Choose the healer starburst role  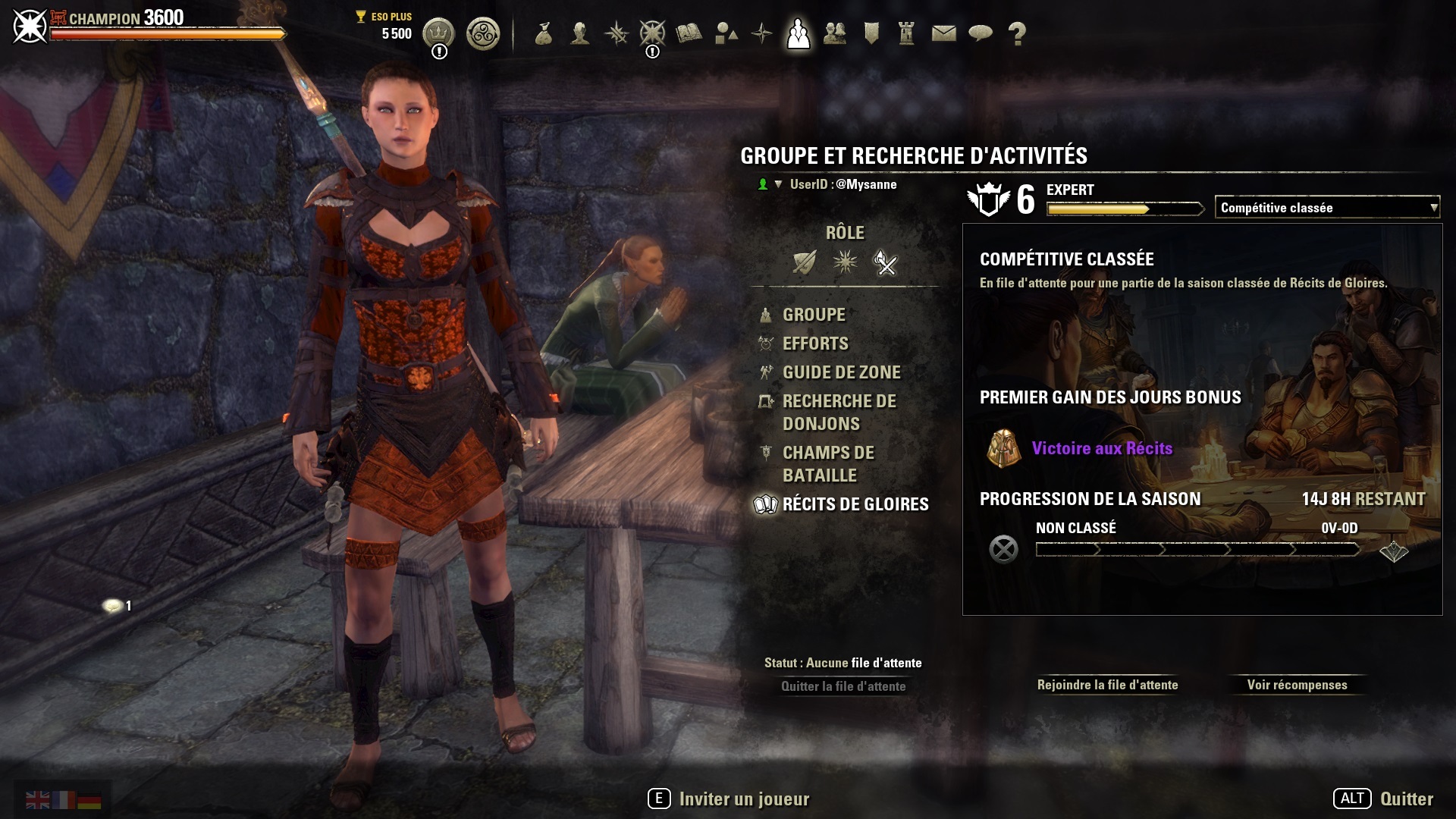click(x=845, y=262)
